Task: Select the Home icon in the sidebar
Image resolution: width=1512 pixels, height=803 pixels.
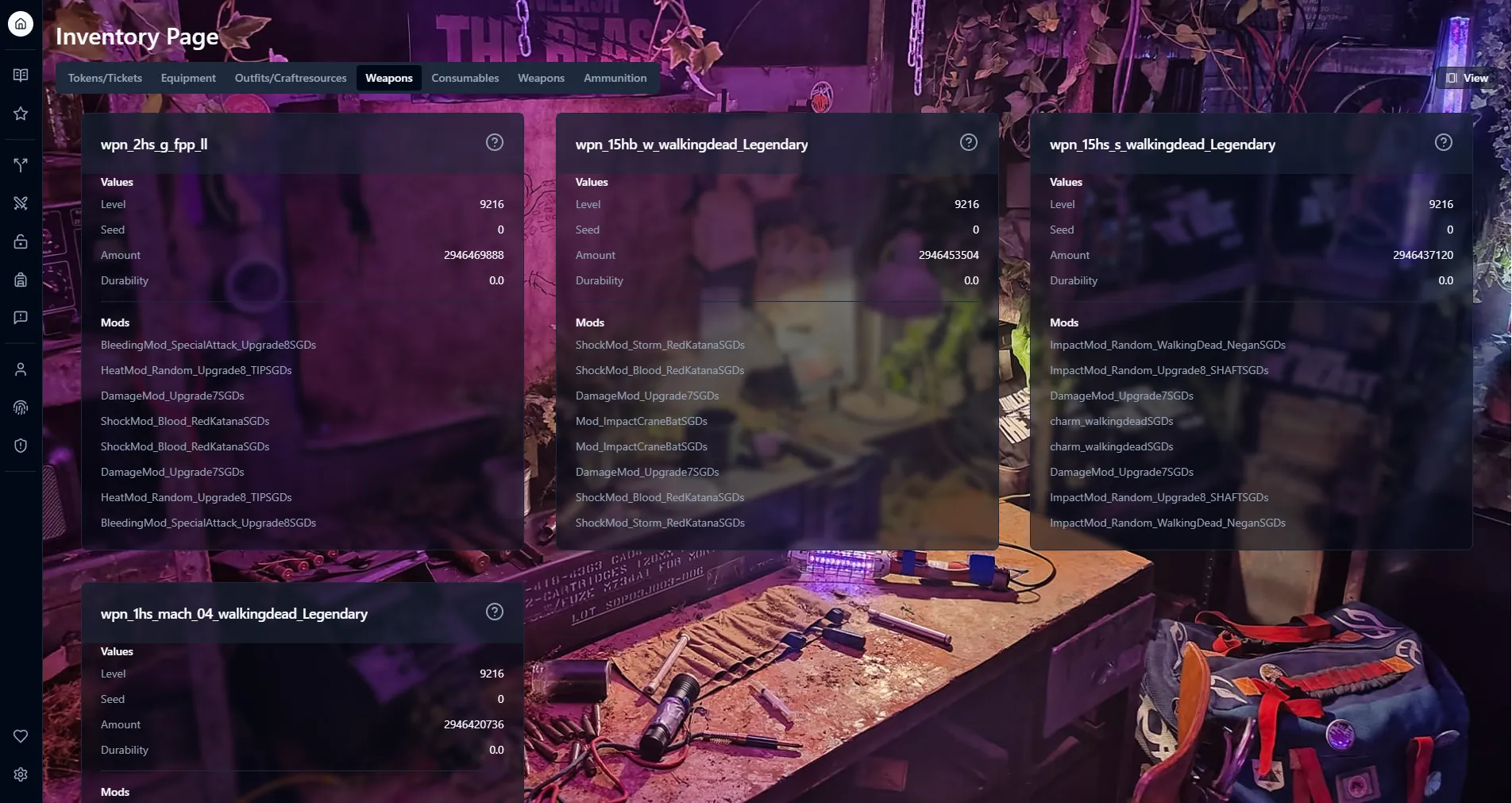Action: pos(20,24)
